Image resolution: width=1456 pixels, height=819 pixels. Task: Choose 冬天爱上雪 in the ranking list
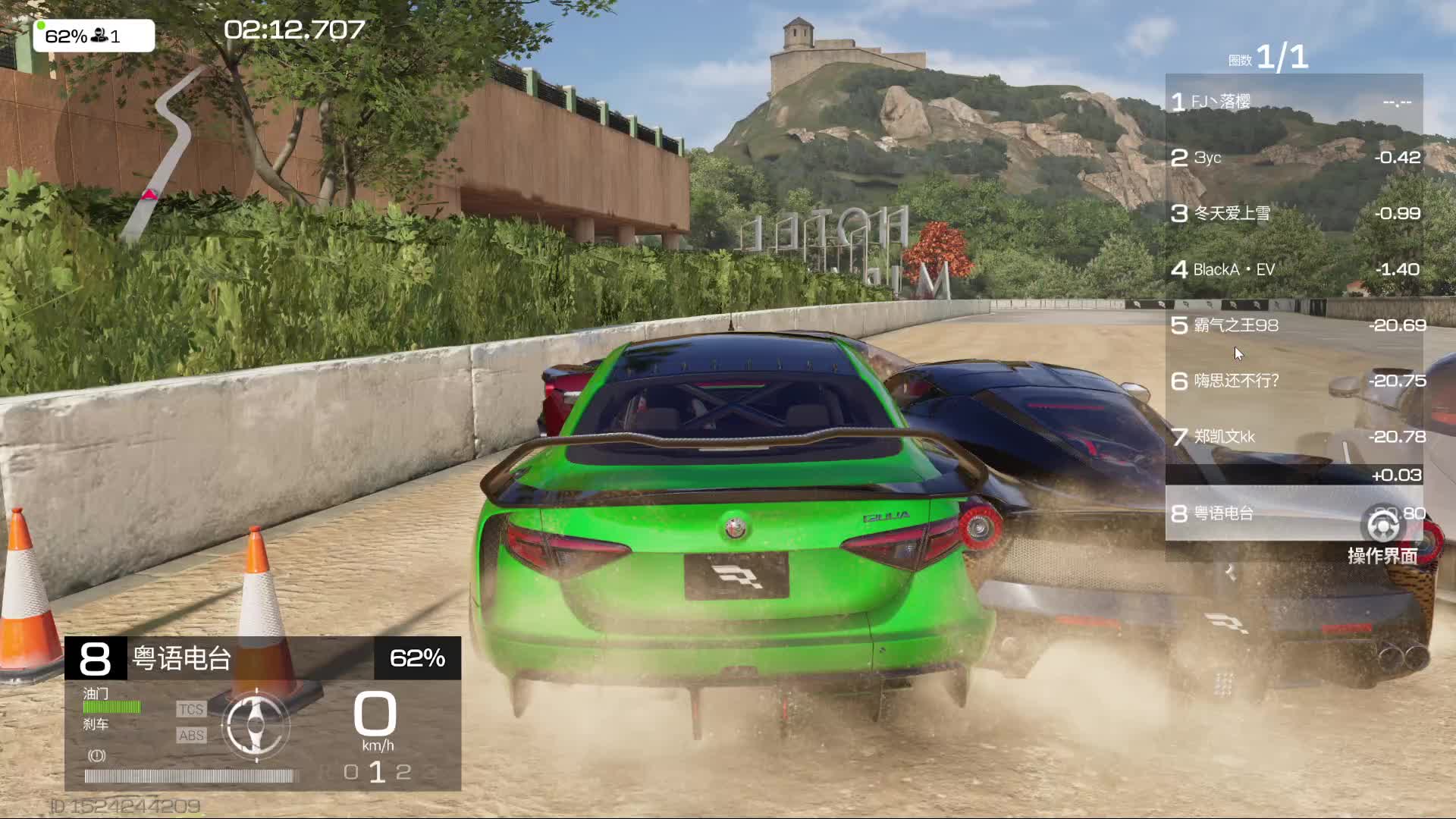point(1294,214)
